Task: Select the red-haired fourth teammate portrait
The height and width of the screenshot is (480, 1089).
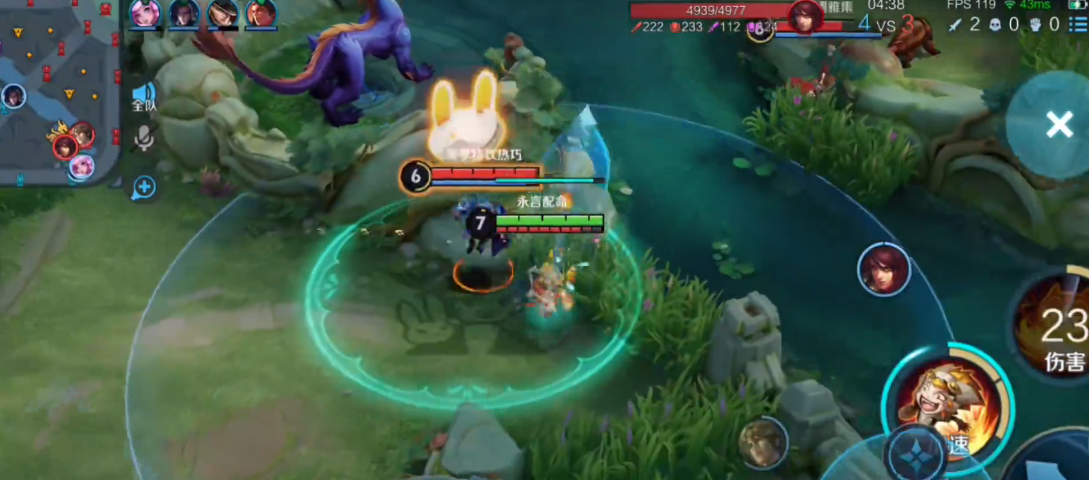Action: (261, 13)
